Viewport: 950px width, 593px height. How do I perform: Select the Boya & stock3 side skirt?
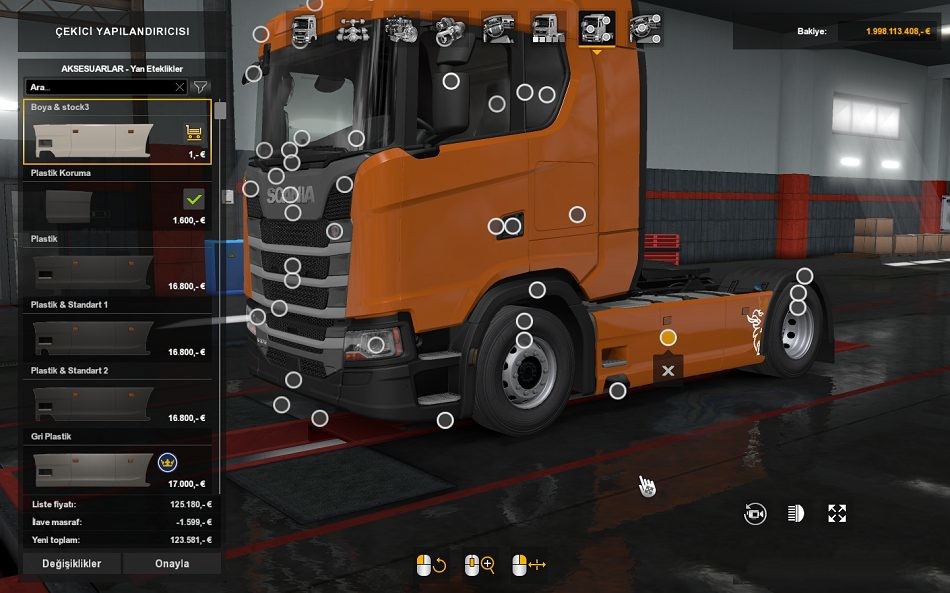click(116, 132)
